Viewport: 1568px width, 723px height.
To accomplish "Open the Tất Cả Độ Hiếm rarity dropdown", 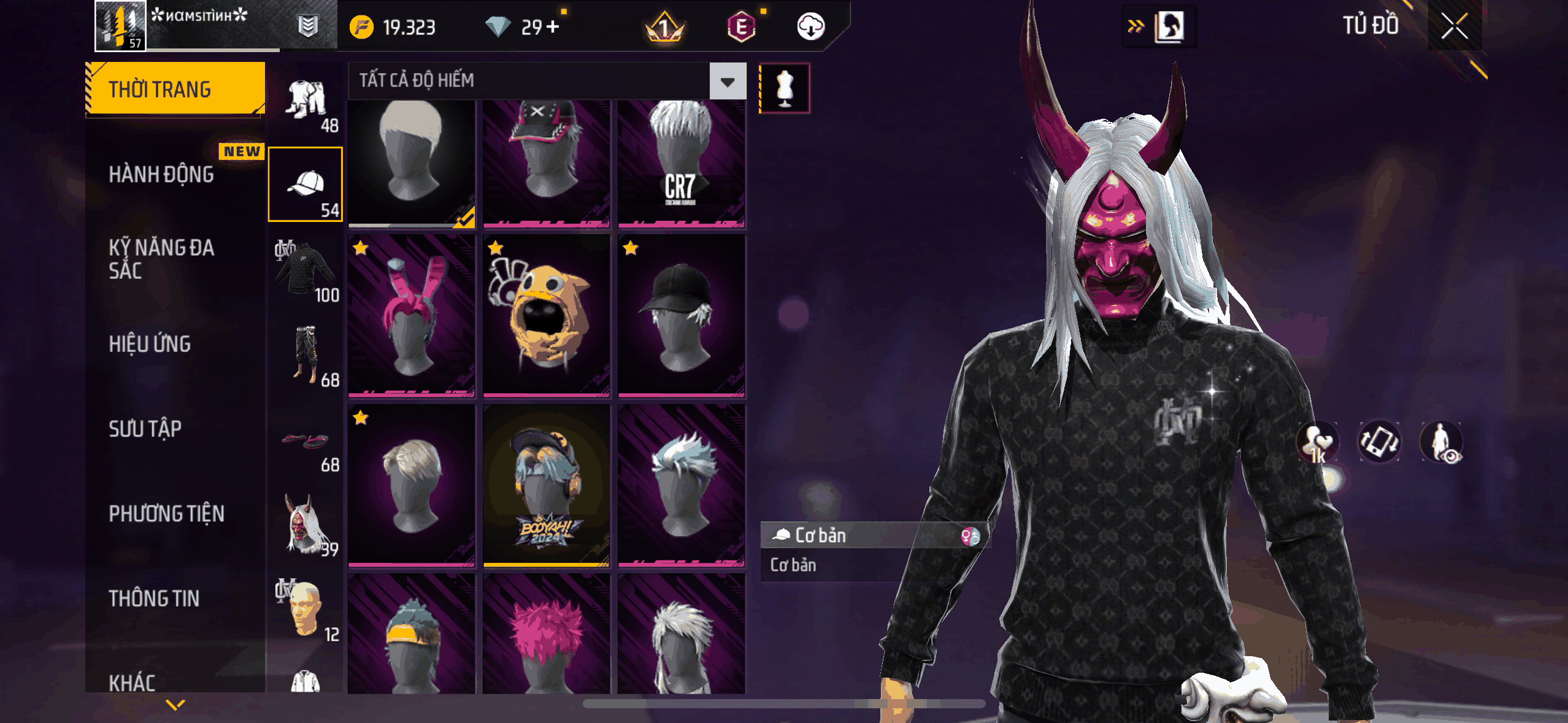I will click(x=728, y=81).
